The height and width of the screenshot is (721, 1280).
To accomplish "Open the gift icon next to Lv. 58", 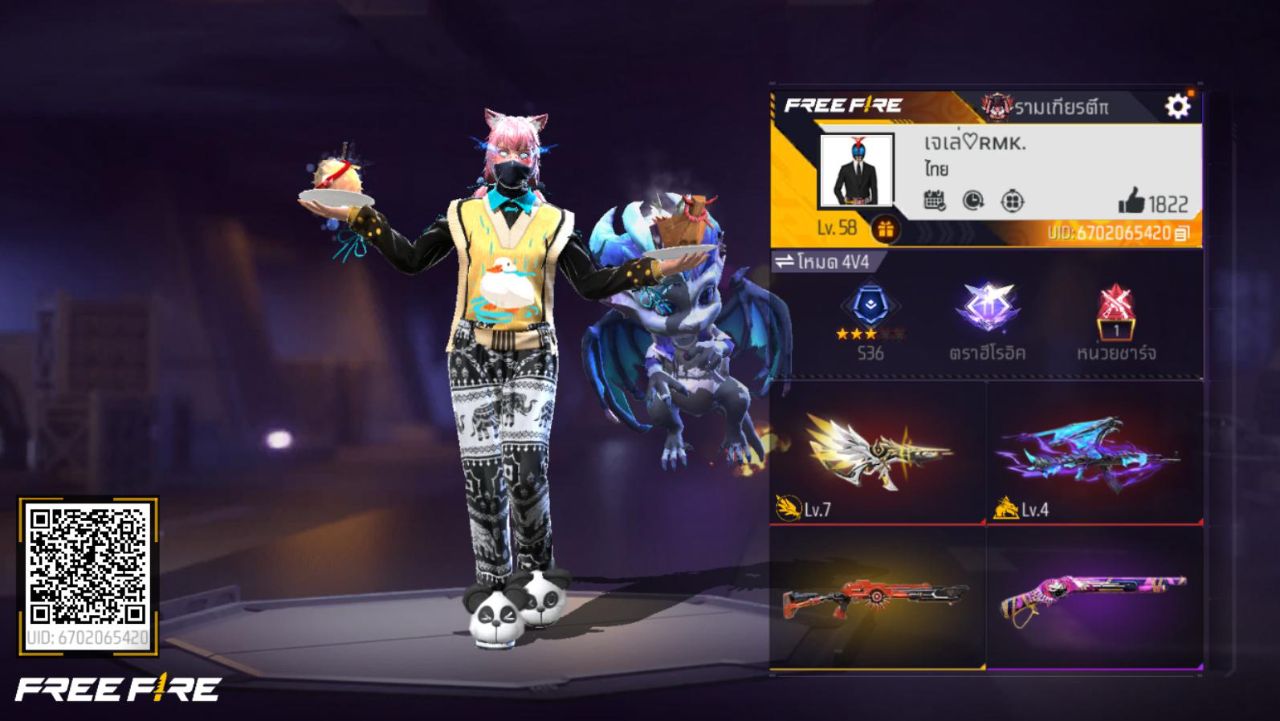I will coord(886,229).
